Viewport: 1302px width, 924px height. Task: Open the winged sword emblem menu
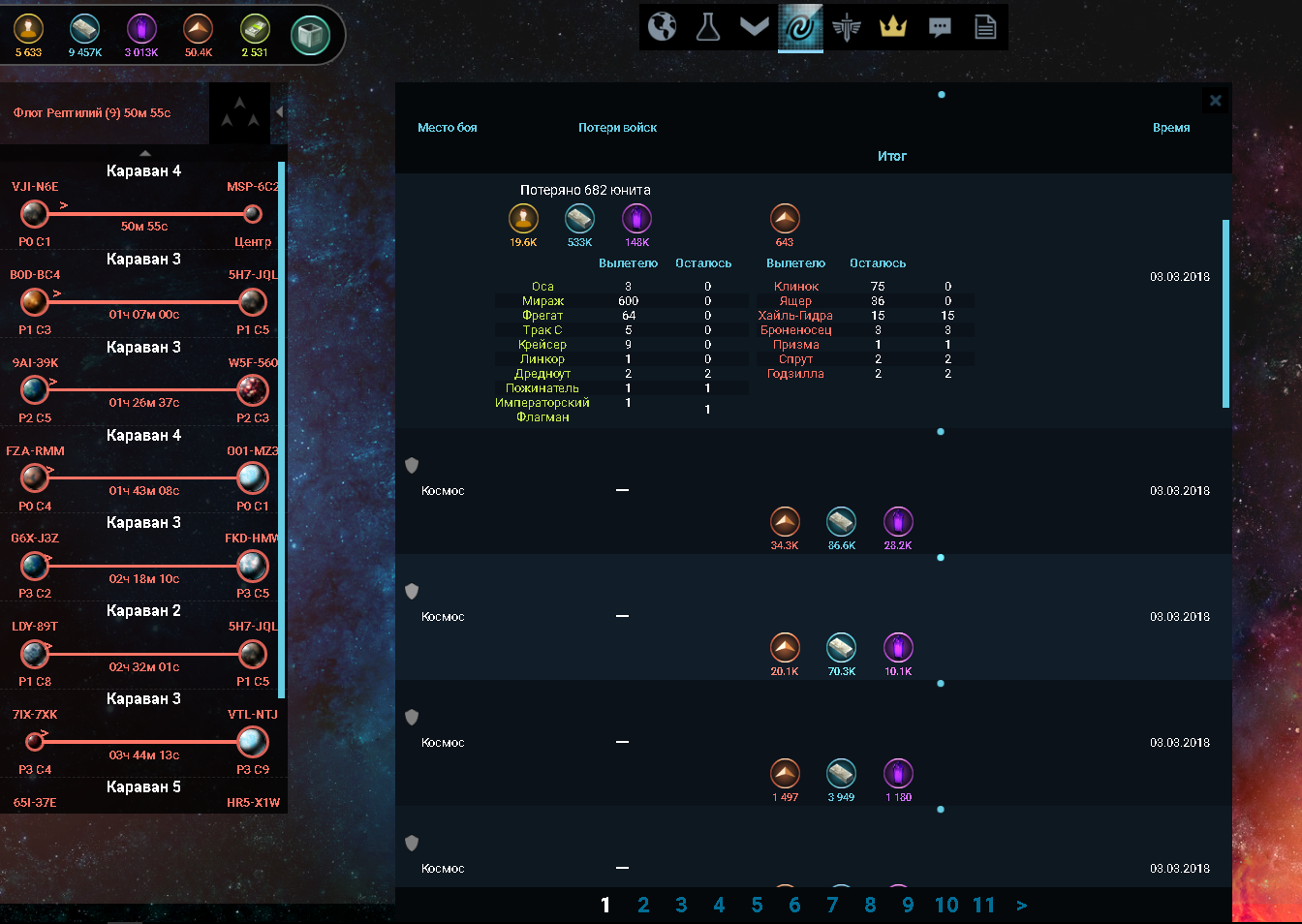pos(847,27)
